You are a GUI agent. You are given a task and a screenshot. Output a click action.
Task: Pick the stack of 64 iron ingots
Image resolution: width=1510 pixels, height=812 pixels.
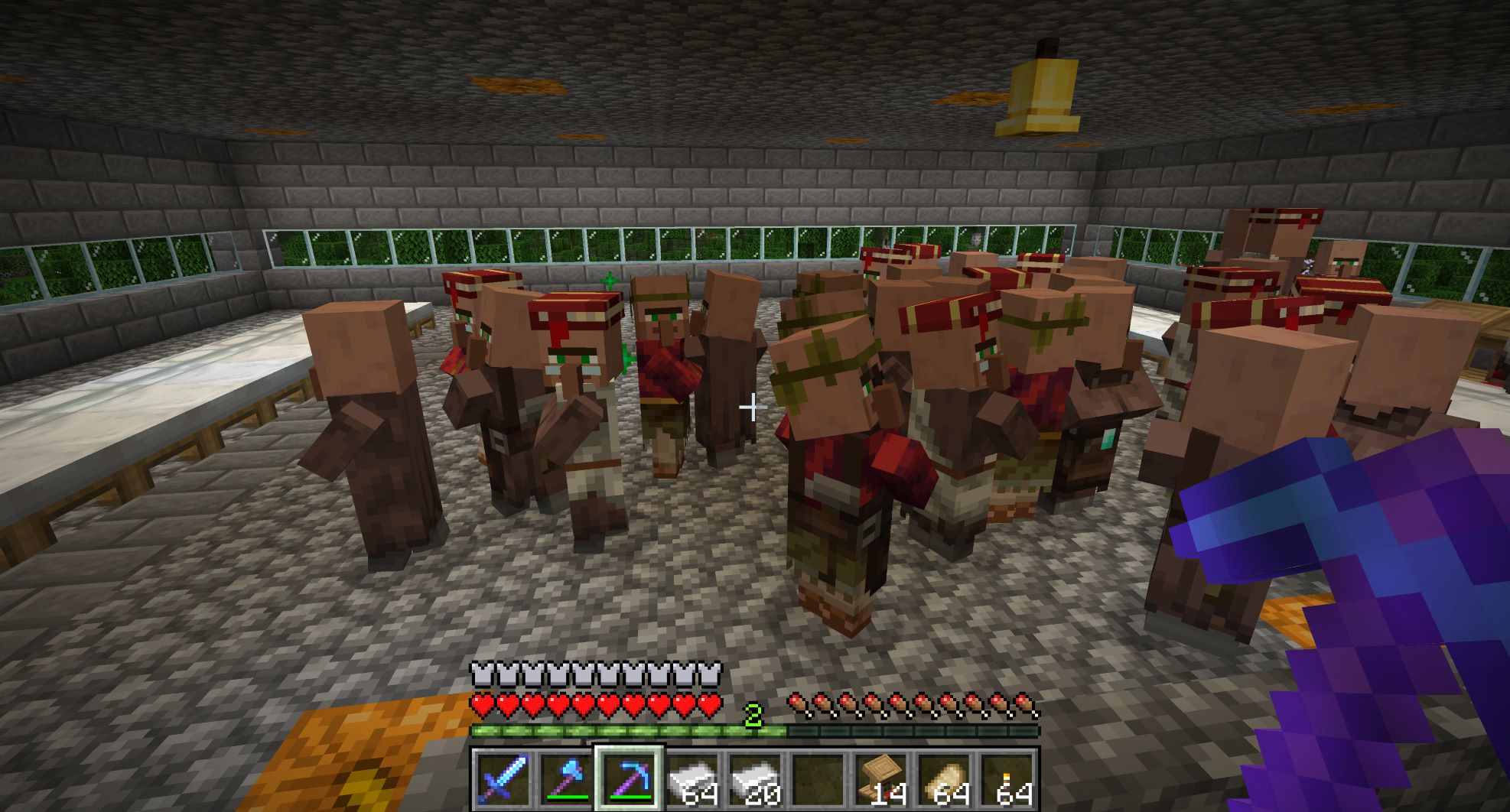[692, 779]
